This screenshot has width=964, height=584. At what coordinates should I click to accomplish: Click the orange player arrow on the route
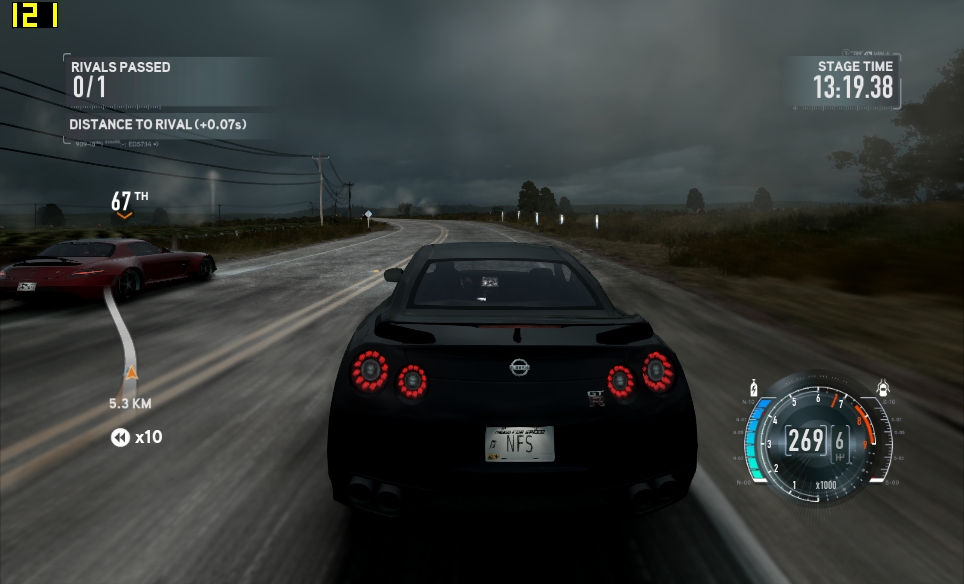point(130,374)
